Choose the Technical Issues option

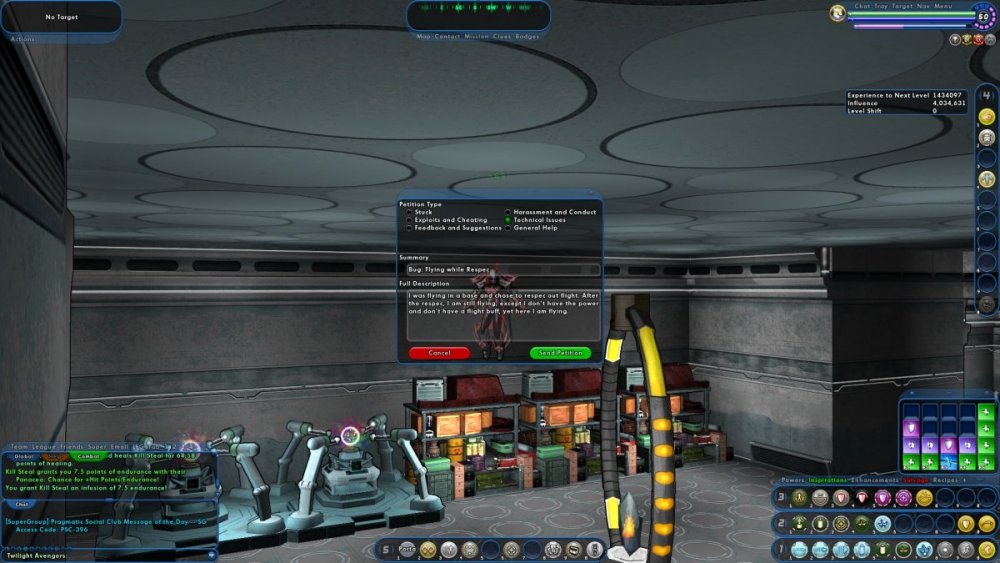(x=508, y=220)
